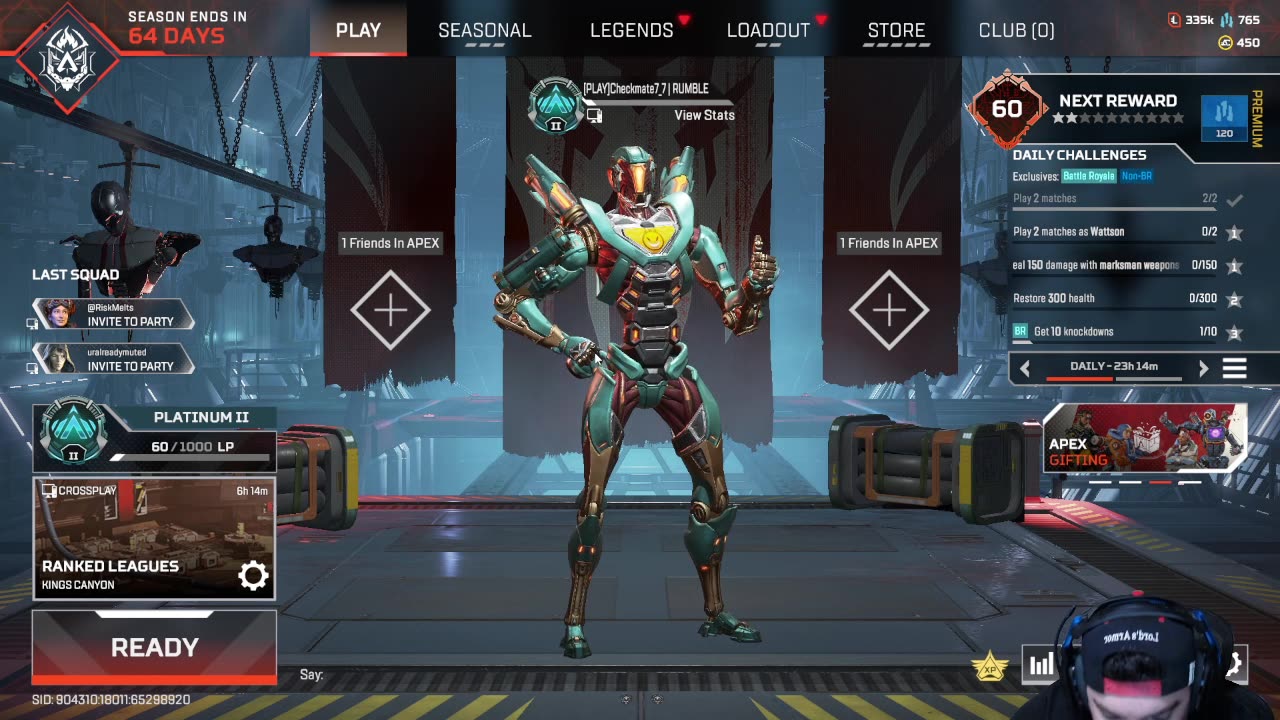Open the Loadout tab
The width and height of the screenshot is (1280, 720).
tap(768, 30)
